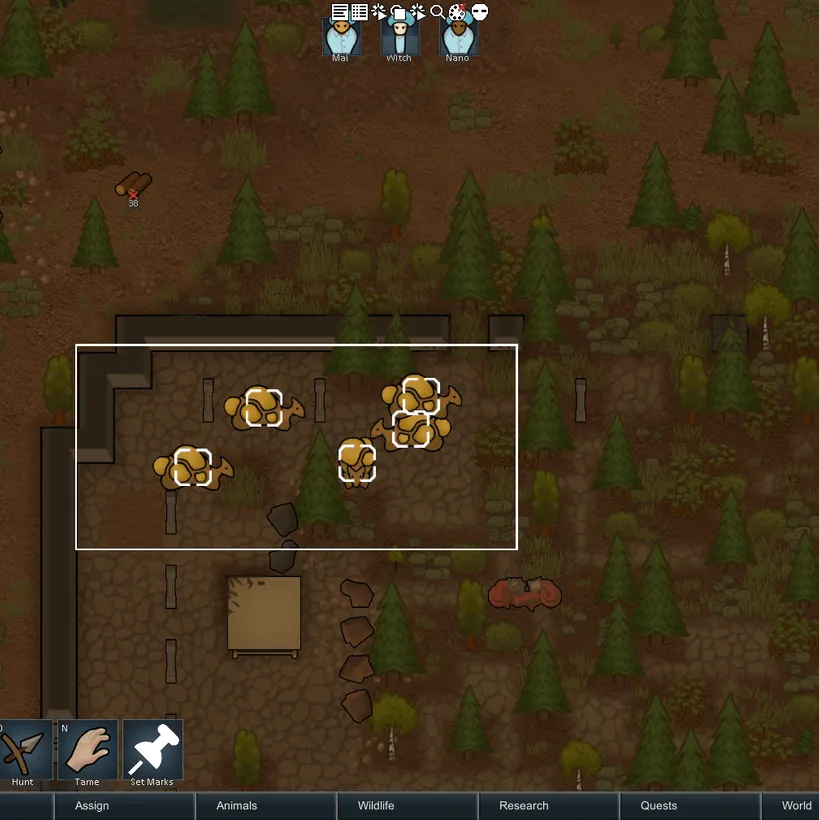Show the Wildlife tab
Image resolution: width=819 pixels, height=820 pixels.
tap(376, 806)
